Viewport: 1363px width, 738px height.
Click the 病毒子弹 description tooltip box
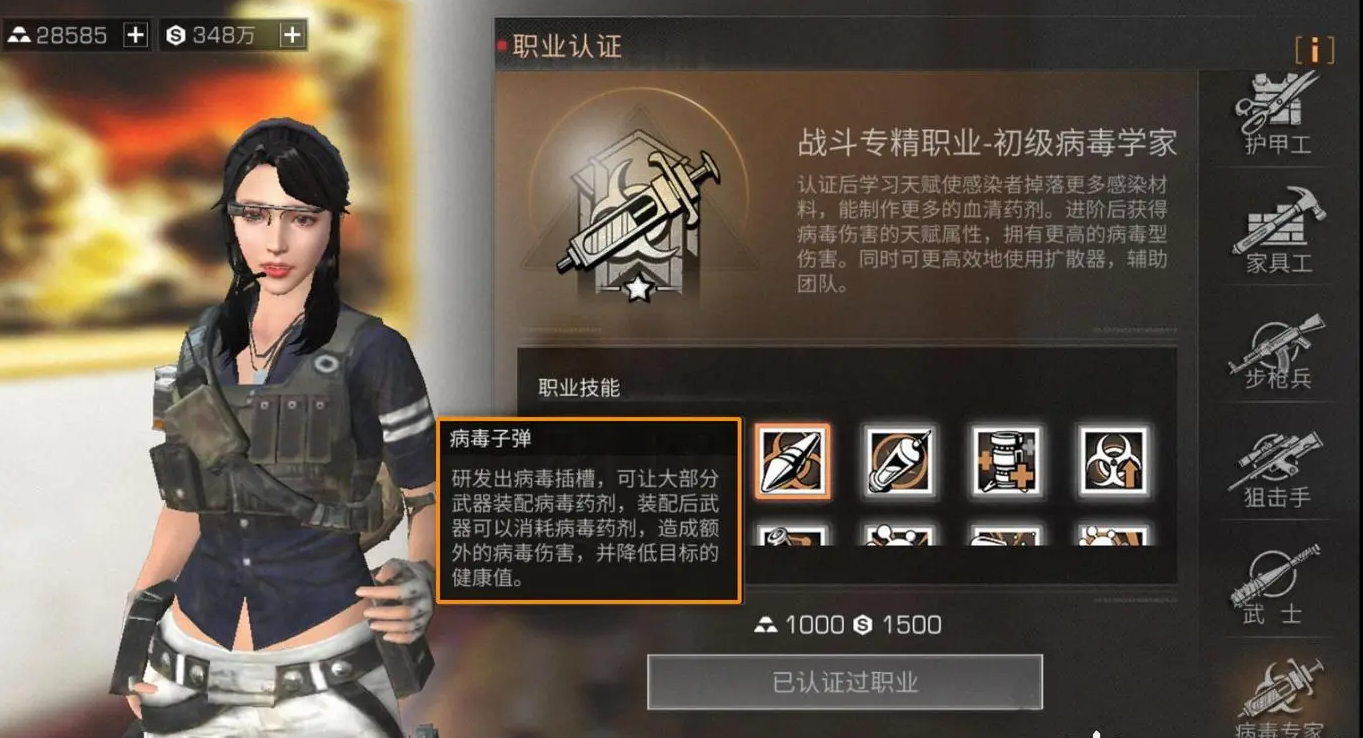[588, 510]
